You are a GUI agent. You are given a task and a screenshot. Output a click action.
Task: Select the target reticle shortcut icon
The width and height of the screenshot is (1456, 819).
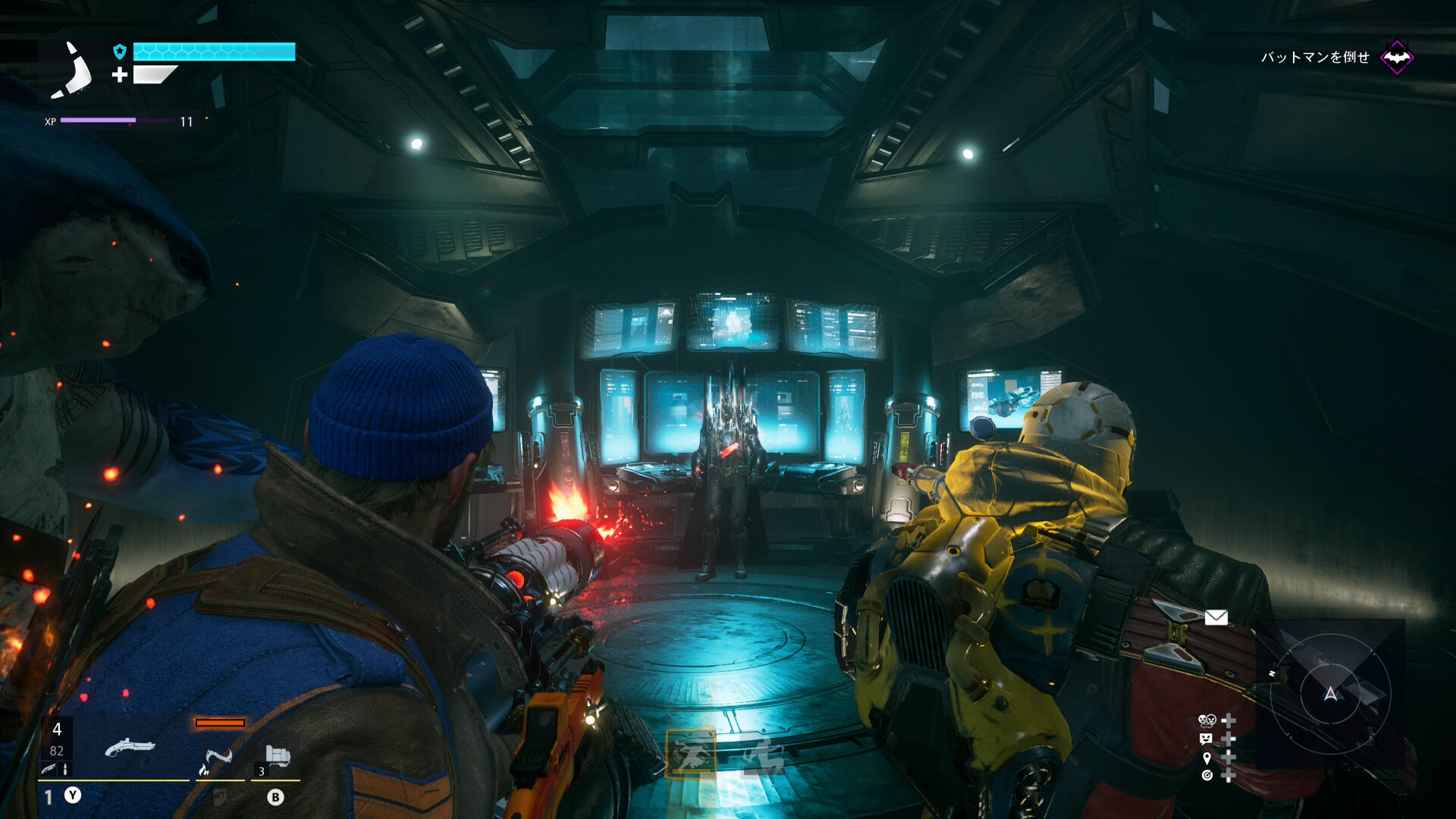tap(1207, 775)
